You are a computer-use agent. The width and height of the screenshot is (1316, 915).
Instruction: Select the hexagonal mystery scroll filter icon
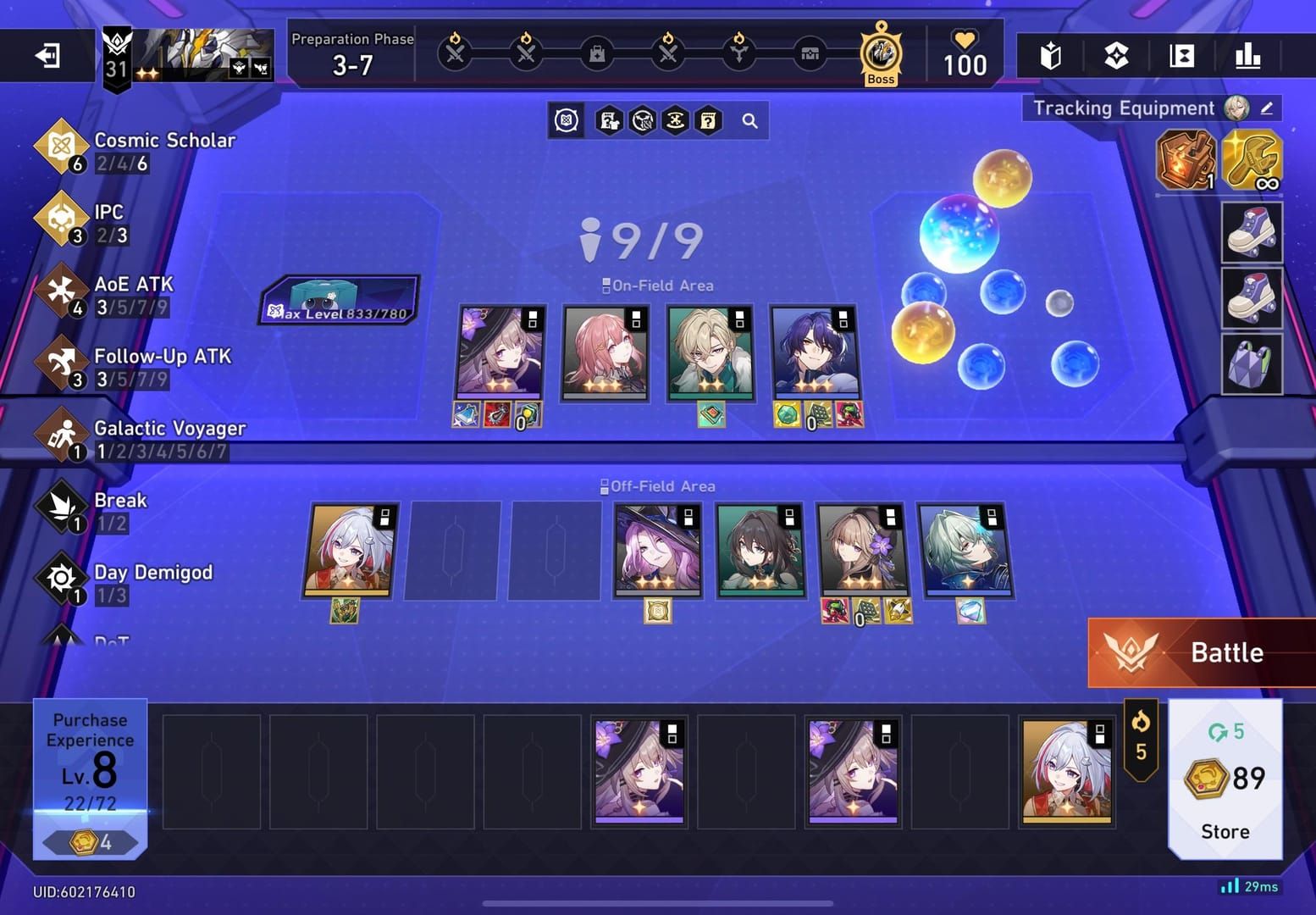(708, 120)
